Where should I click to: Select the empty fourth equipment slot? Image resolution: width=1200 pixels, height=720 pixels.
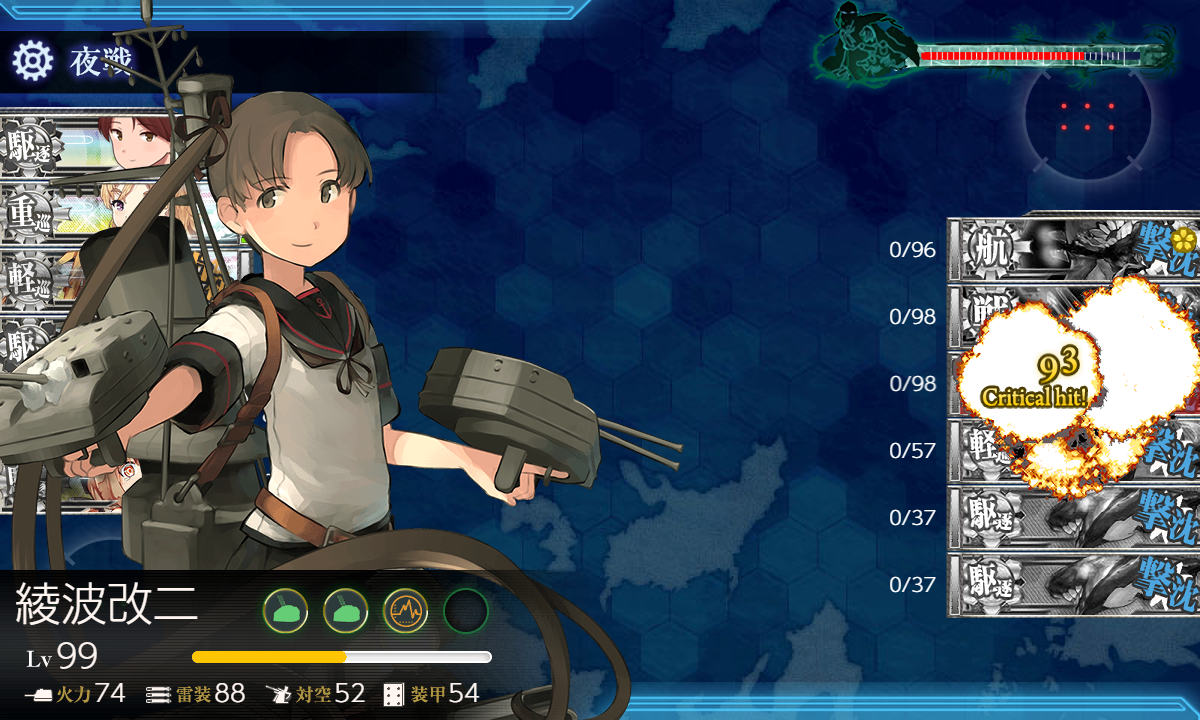(x=465, y=610)
